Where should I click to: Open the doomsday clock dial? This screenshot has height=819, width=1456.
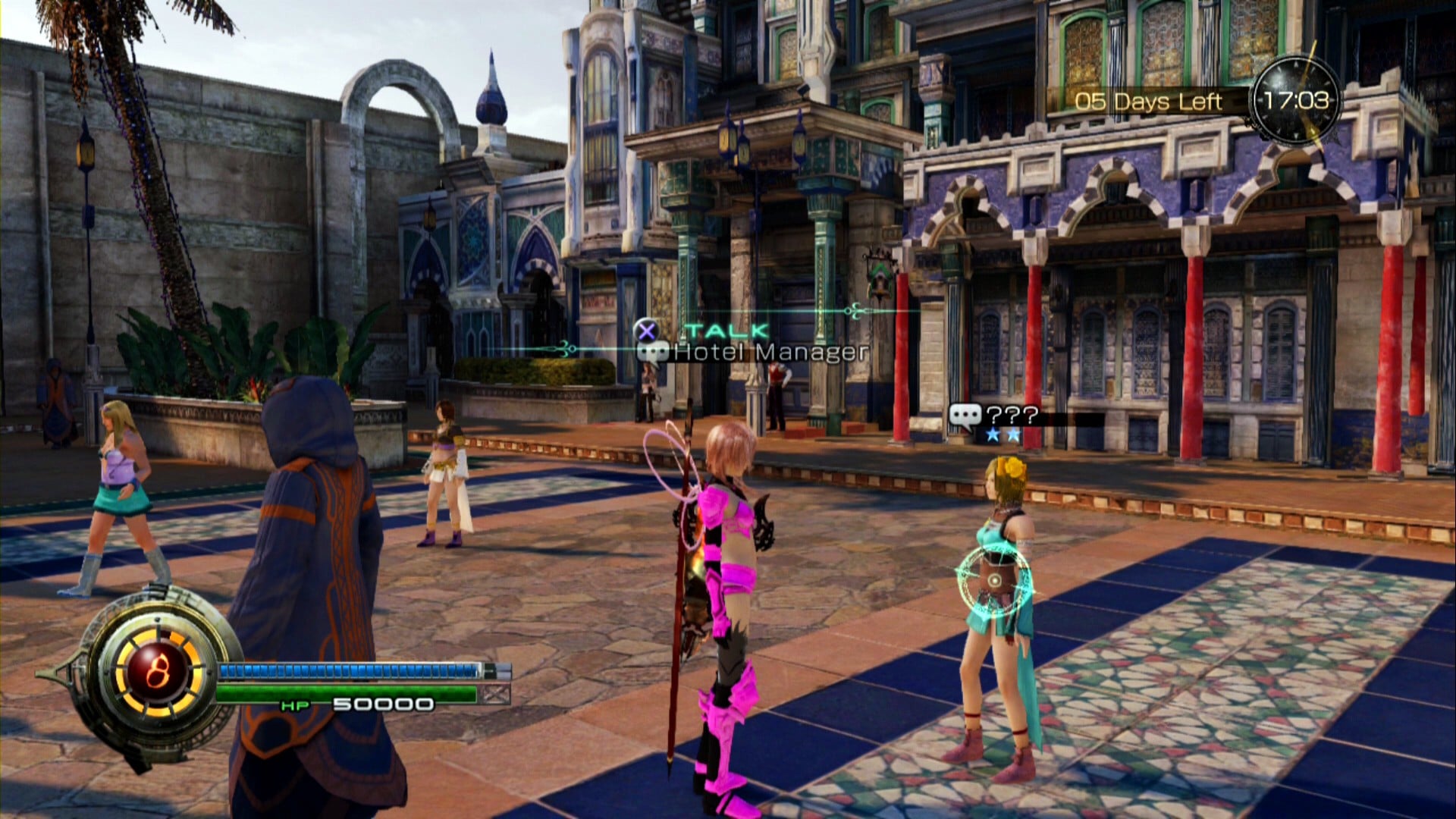coord(1295,101)
